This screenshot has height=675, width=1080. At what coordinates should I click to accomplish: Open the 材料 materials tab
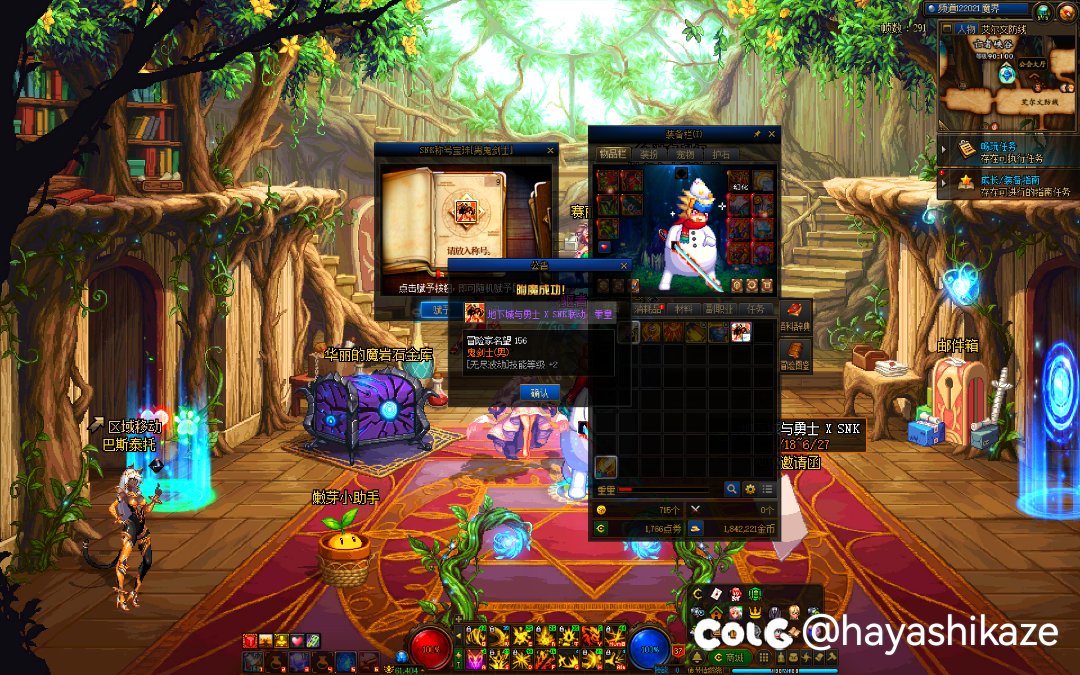(x=685, y=310)
